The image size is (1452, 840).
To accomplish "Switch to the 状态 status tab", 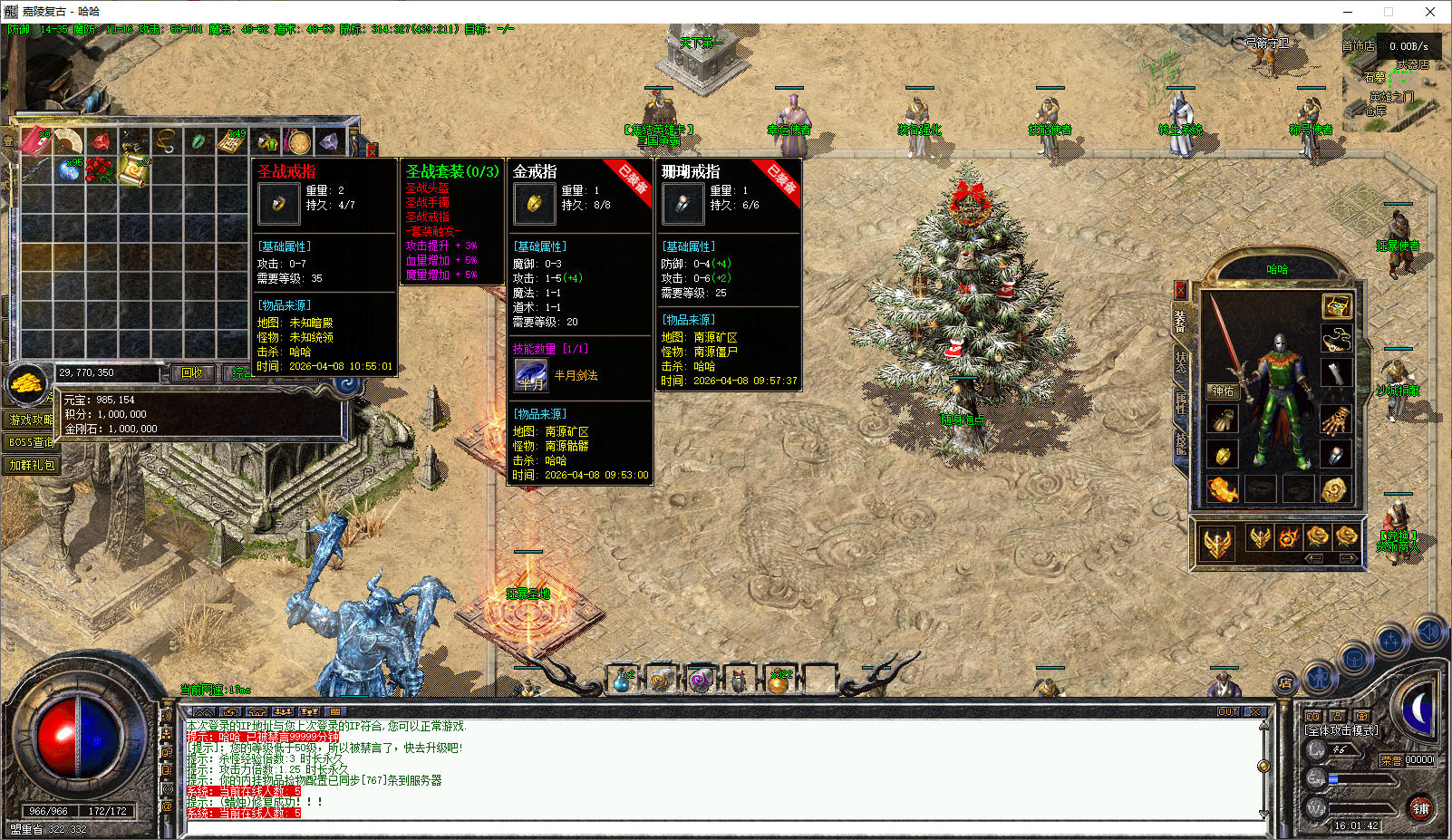I will 1181,363.
